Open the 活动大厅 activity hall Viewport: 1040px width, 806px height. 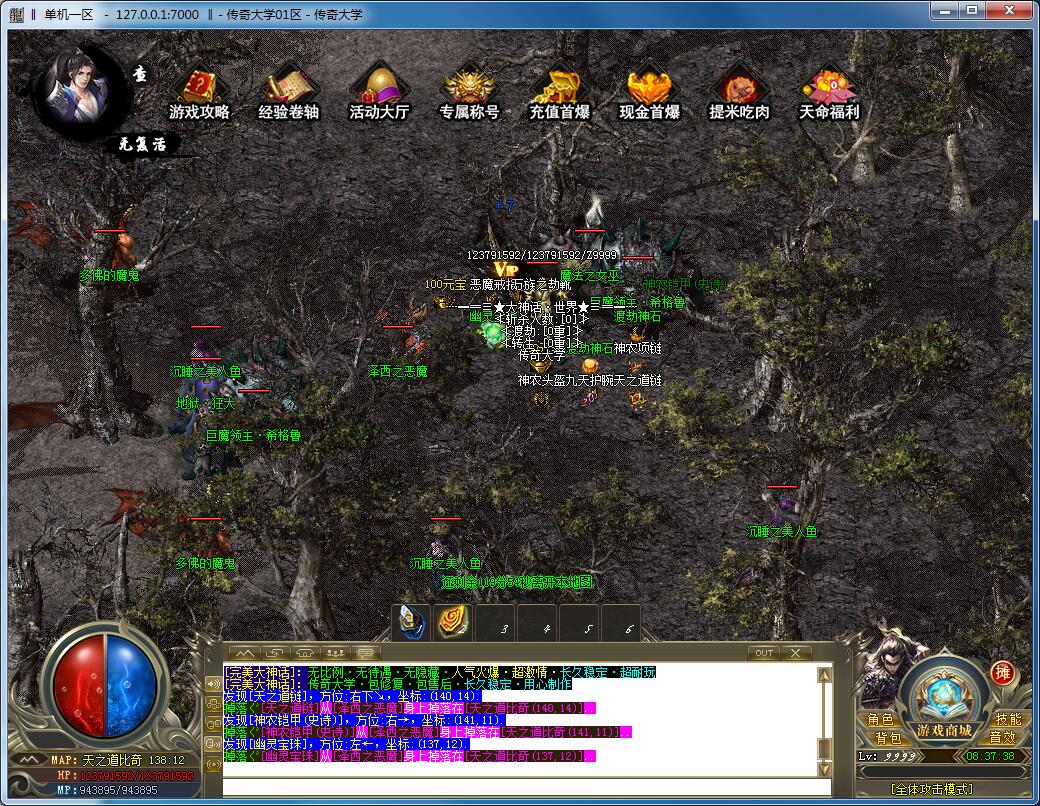pyautogui.click(x=379, y=92)
